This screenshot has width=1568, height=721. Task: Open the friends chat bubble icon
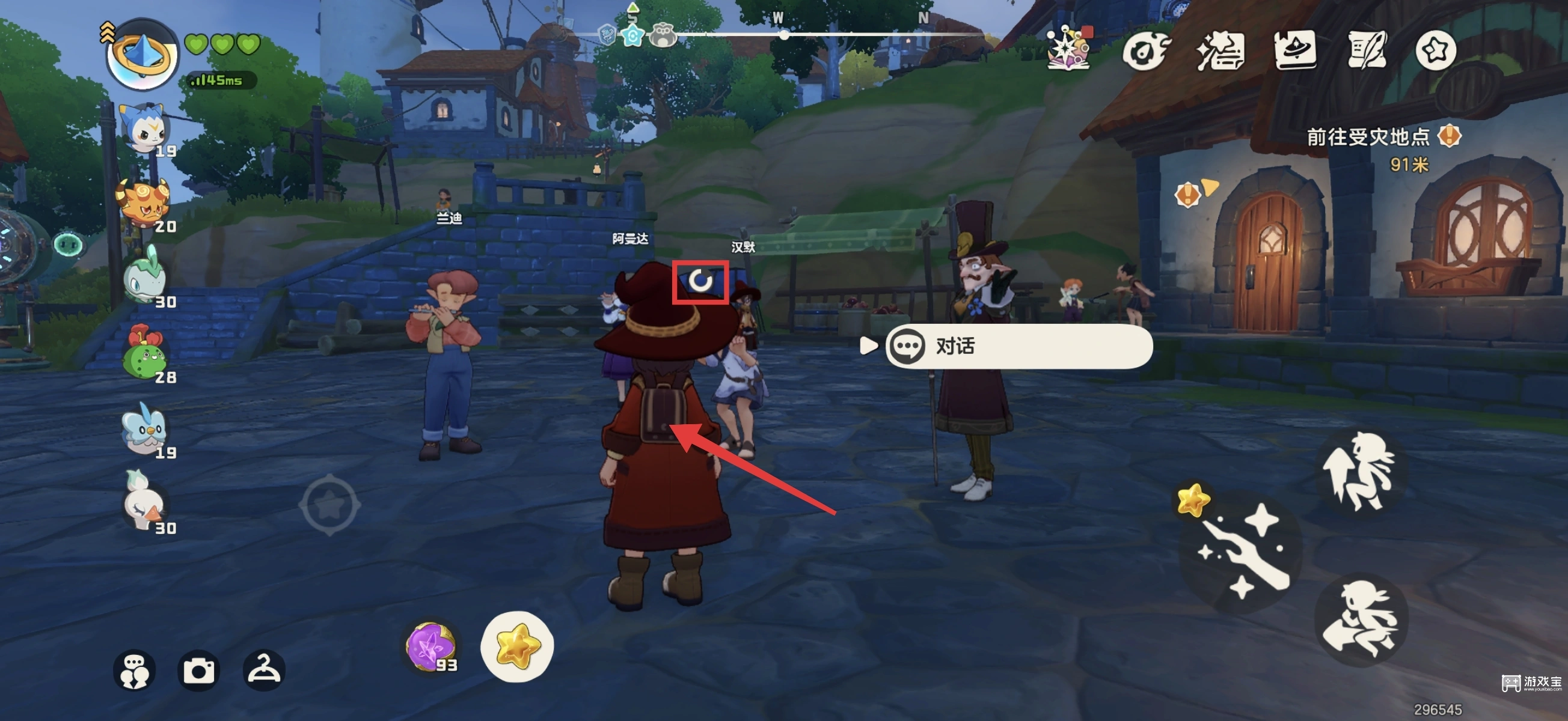(135, 671)
